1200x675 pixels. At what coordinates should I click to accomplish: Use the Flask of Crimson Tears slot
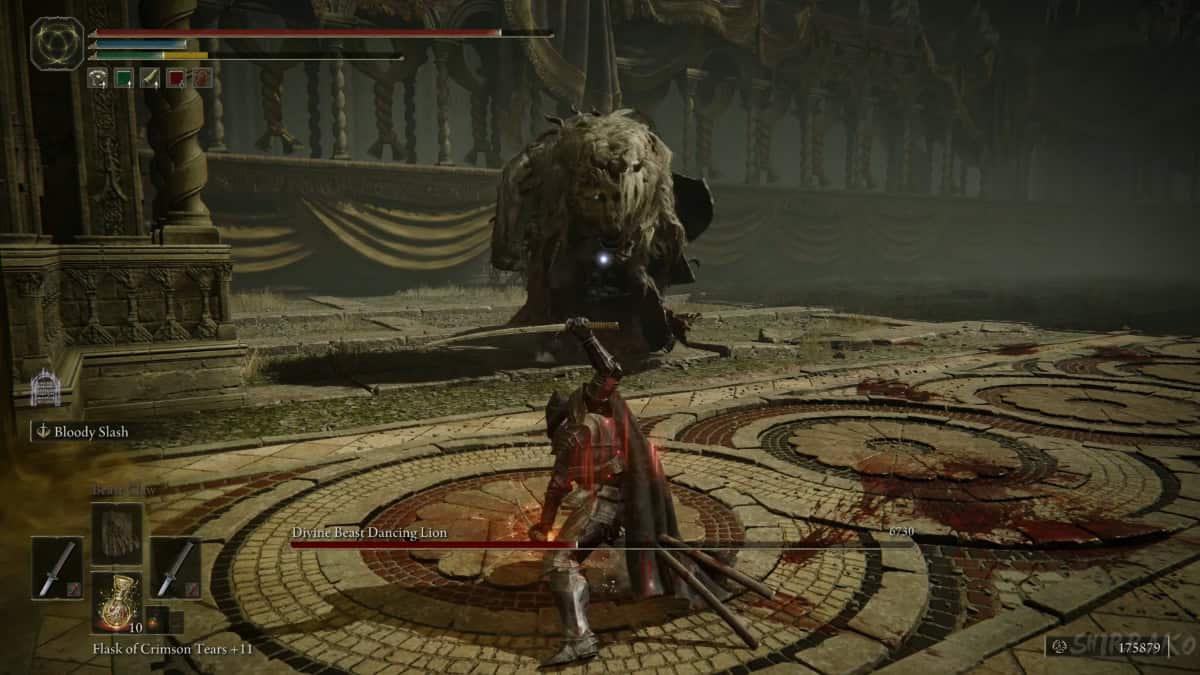[x=117, y=602]
